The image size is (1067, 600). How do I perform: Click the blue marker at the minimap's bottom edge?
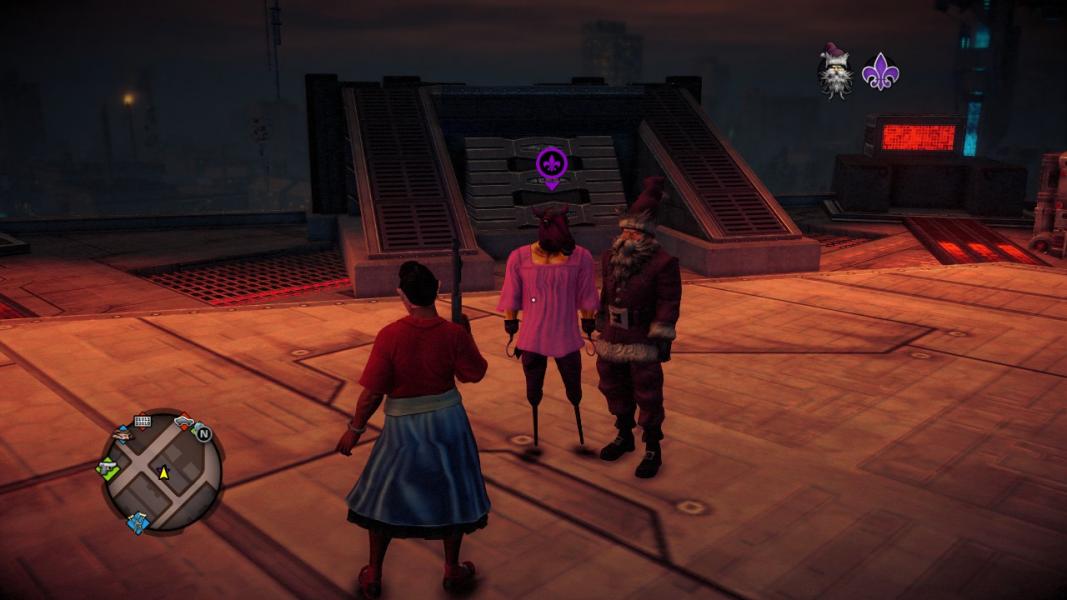[138, 522]
